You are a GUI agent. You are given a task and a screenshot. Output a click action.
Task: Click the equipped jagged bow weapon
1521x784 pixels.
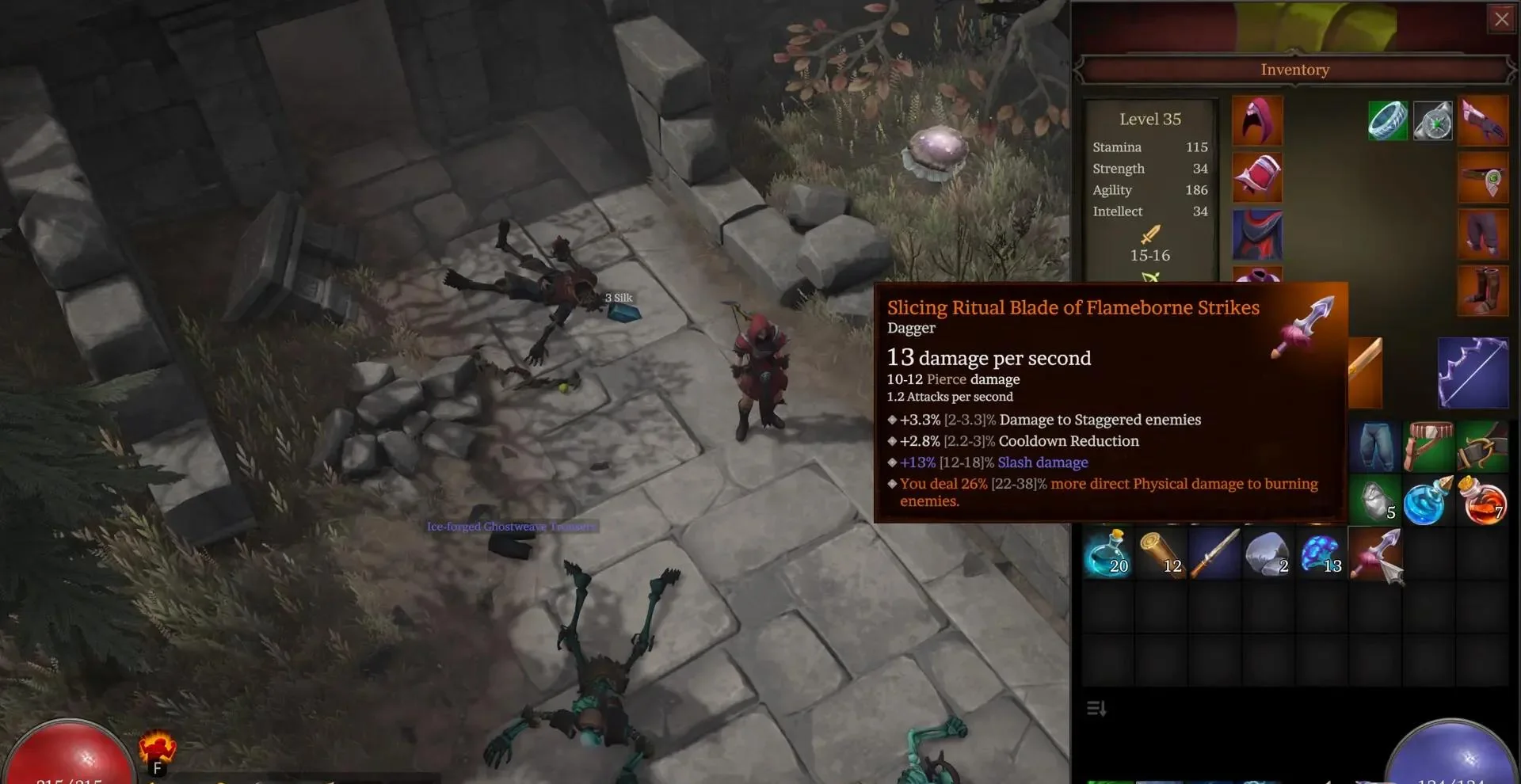[x=1473, y=373]
